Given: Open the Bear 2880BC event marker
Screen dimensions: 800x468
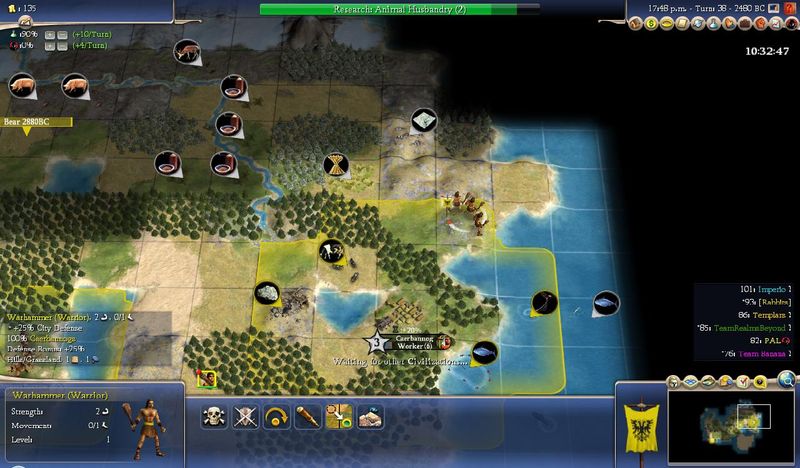Looking at the screenshot, I should [x=36, y=122].
